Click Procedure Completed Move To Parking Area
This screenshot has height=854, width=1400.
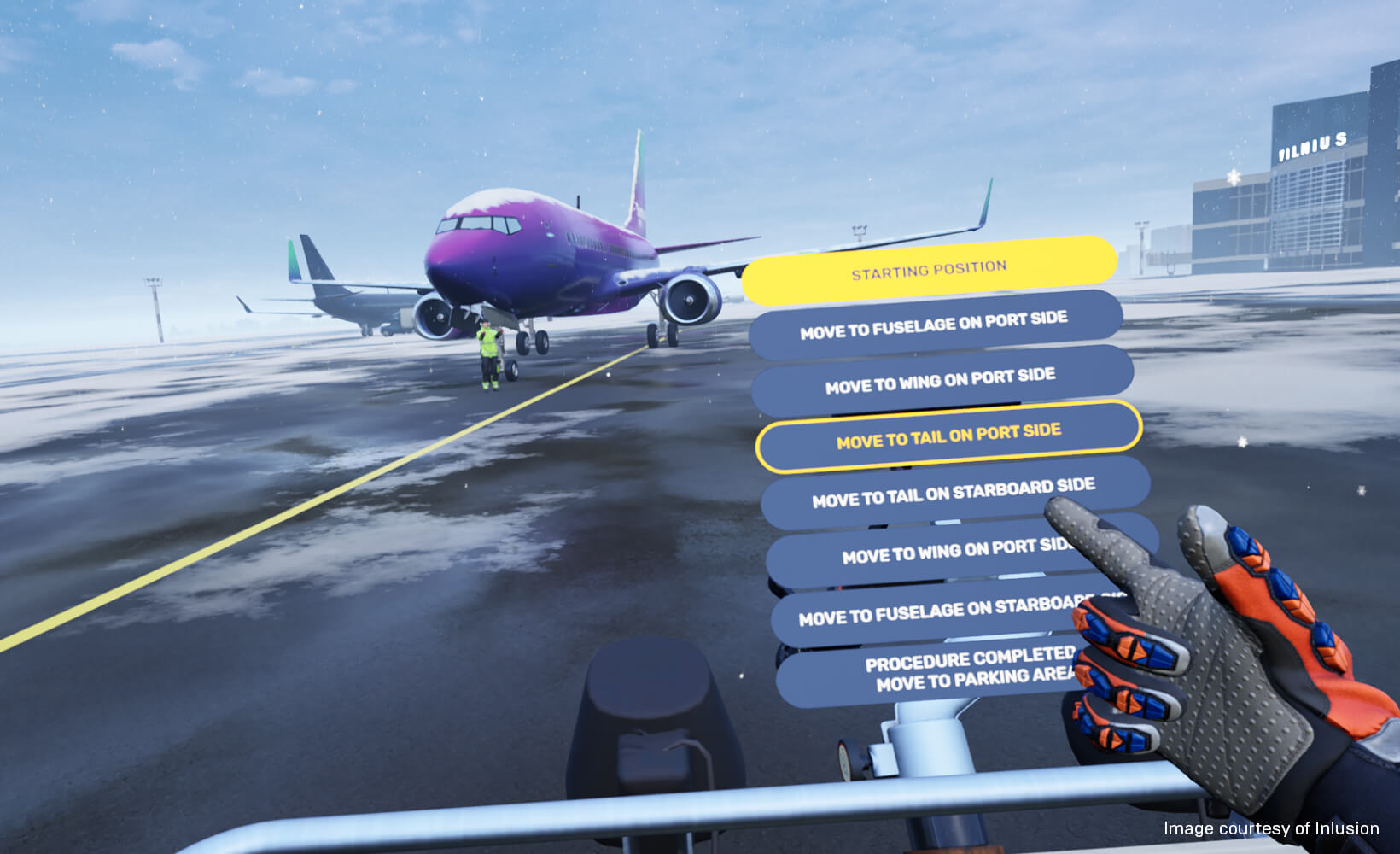pyautogui.click(x=969, y=671)
